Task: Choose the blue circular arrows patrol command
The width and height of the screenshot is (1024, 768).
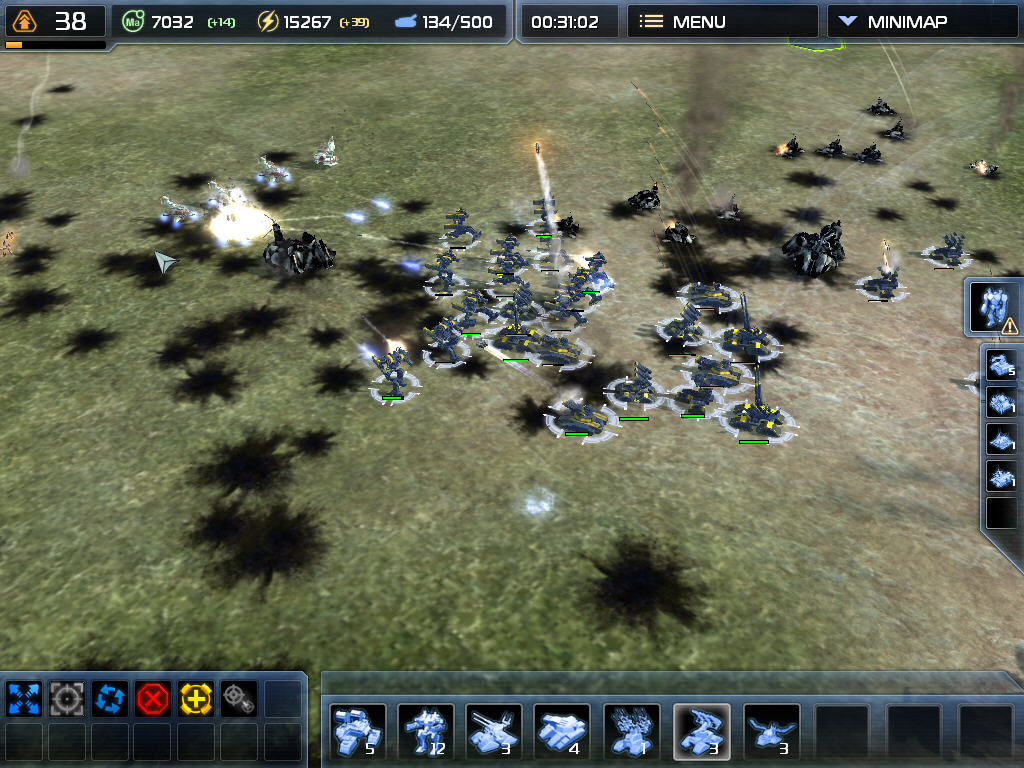Action: coord(109,698)
